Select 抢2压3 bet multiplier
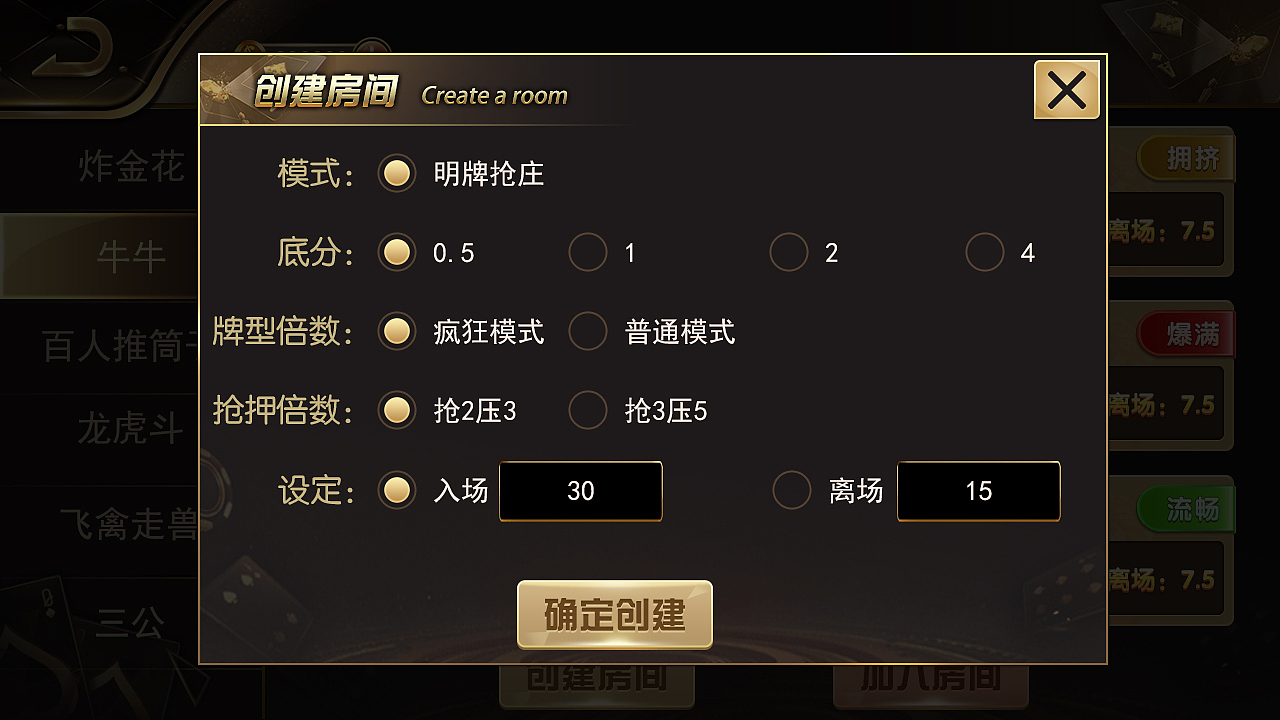1280x720 pixels. (x=397, y=410)
